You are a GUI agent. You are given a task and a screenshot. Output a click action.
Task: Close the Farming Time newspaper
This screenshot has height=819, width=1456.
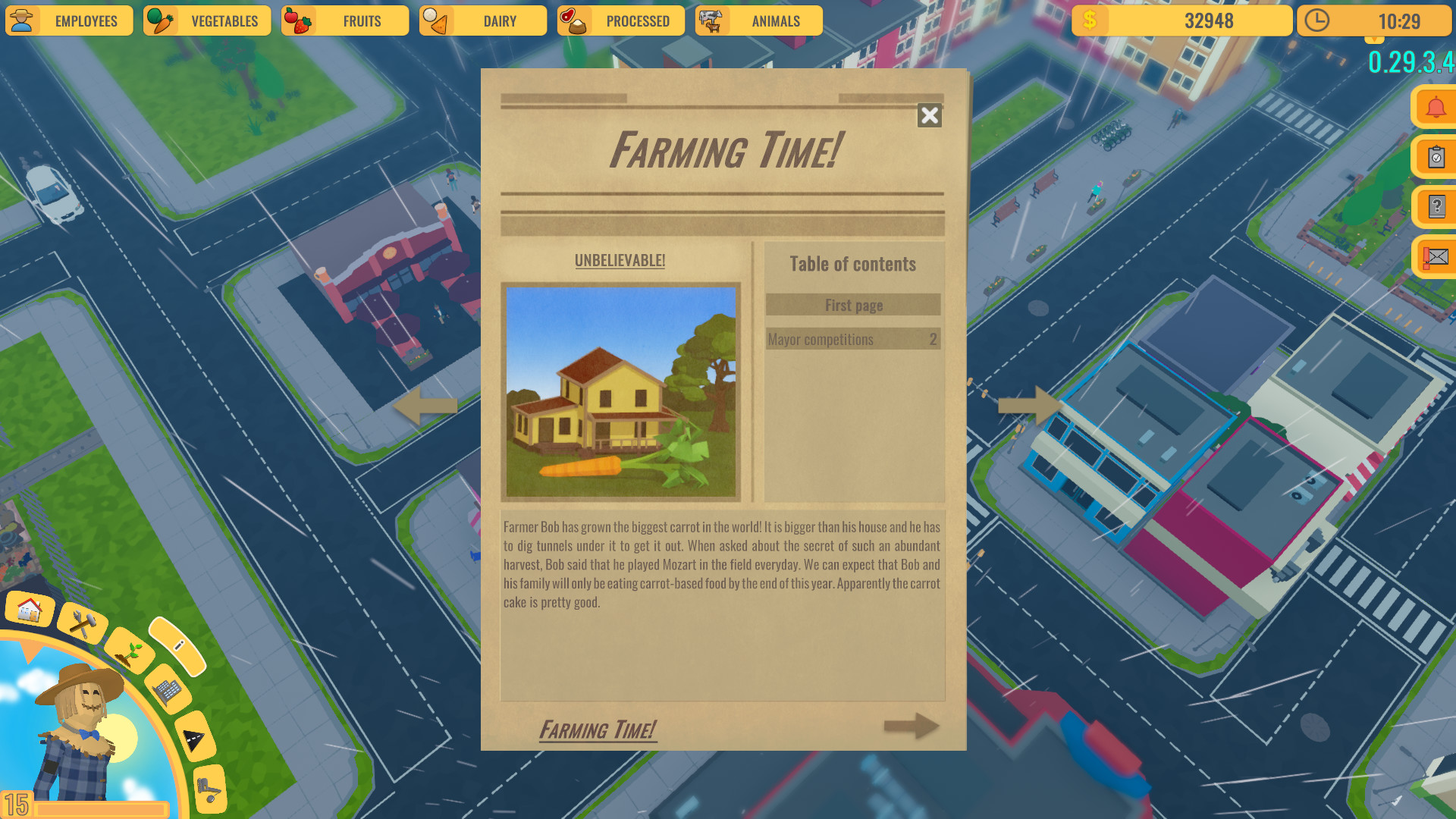[930, 116]
